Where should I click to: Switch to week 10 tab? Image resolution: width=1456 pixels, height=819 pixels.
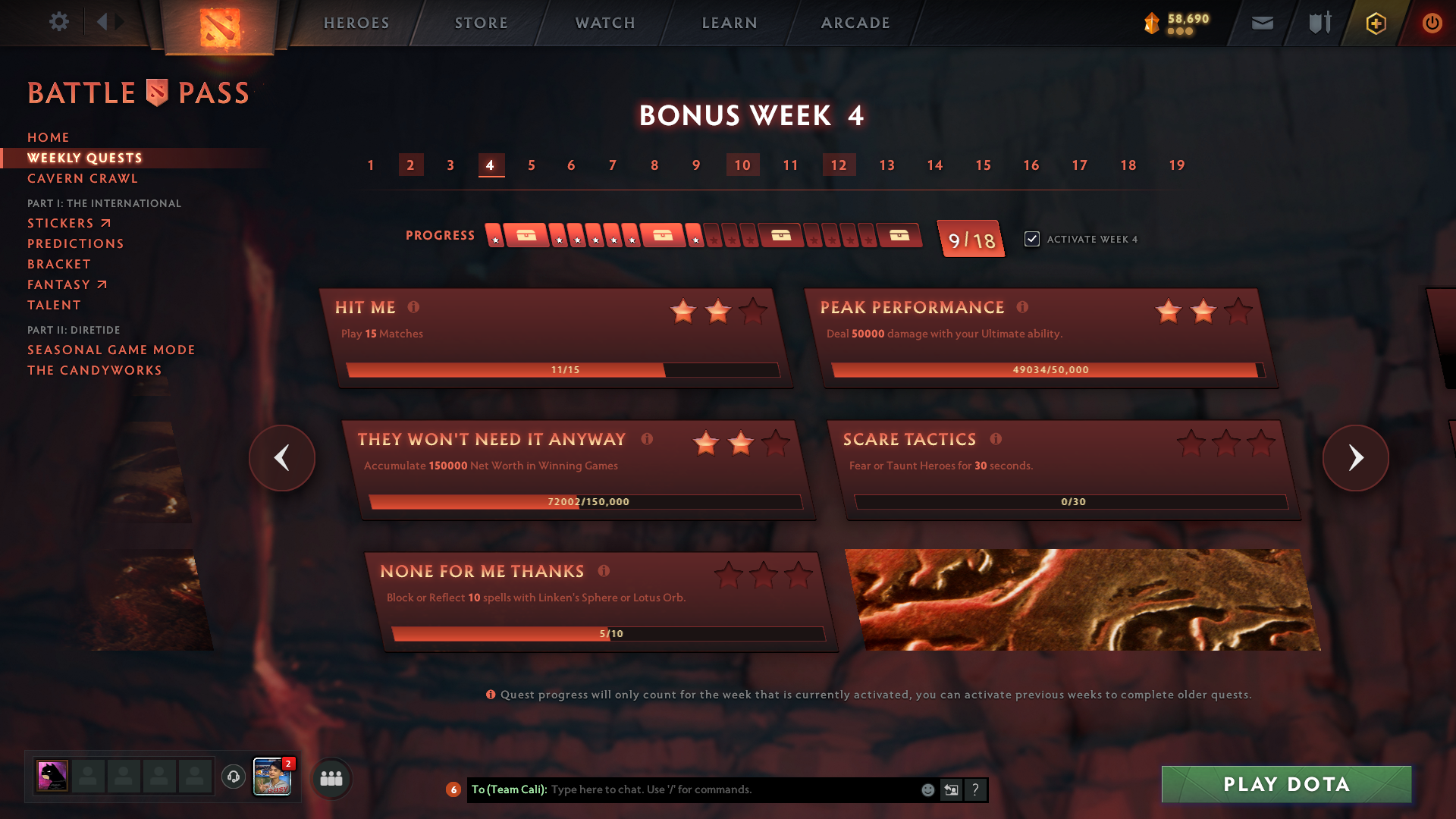click(742, 165)
